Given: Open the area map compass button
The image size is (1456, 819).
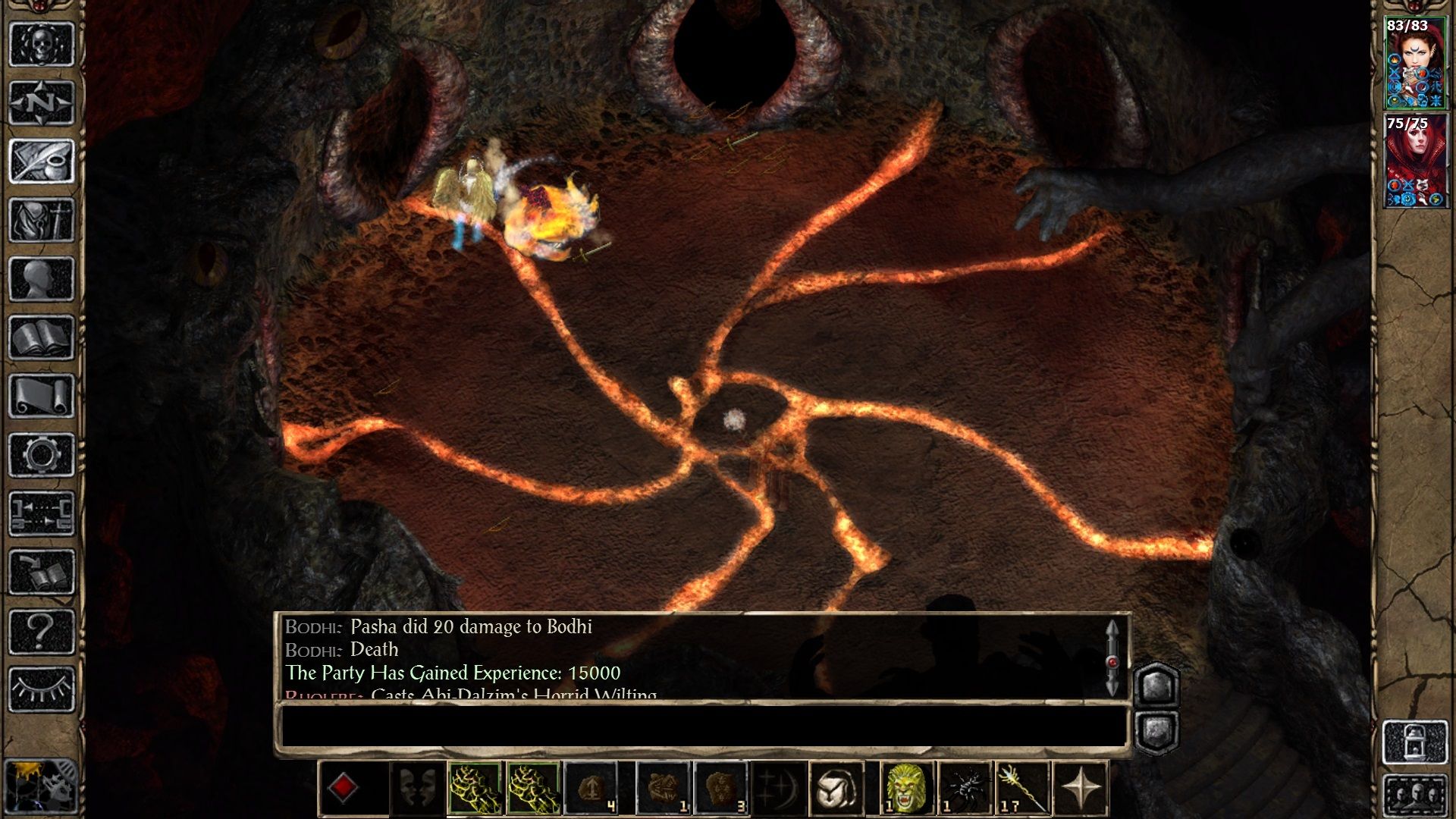Looking at the screenshot, I should (x=41, y=102).
